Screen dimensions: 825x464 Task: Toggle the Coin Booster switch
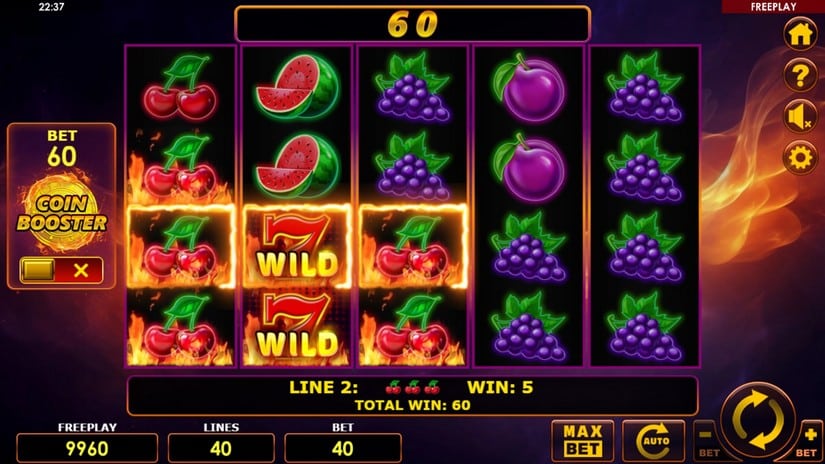61,270
